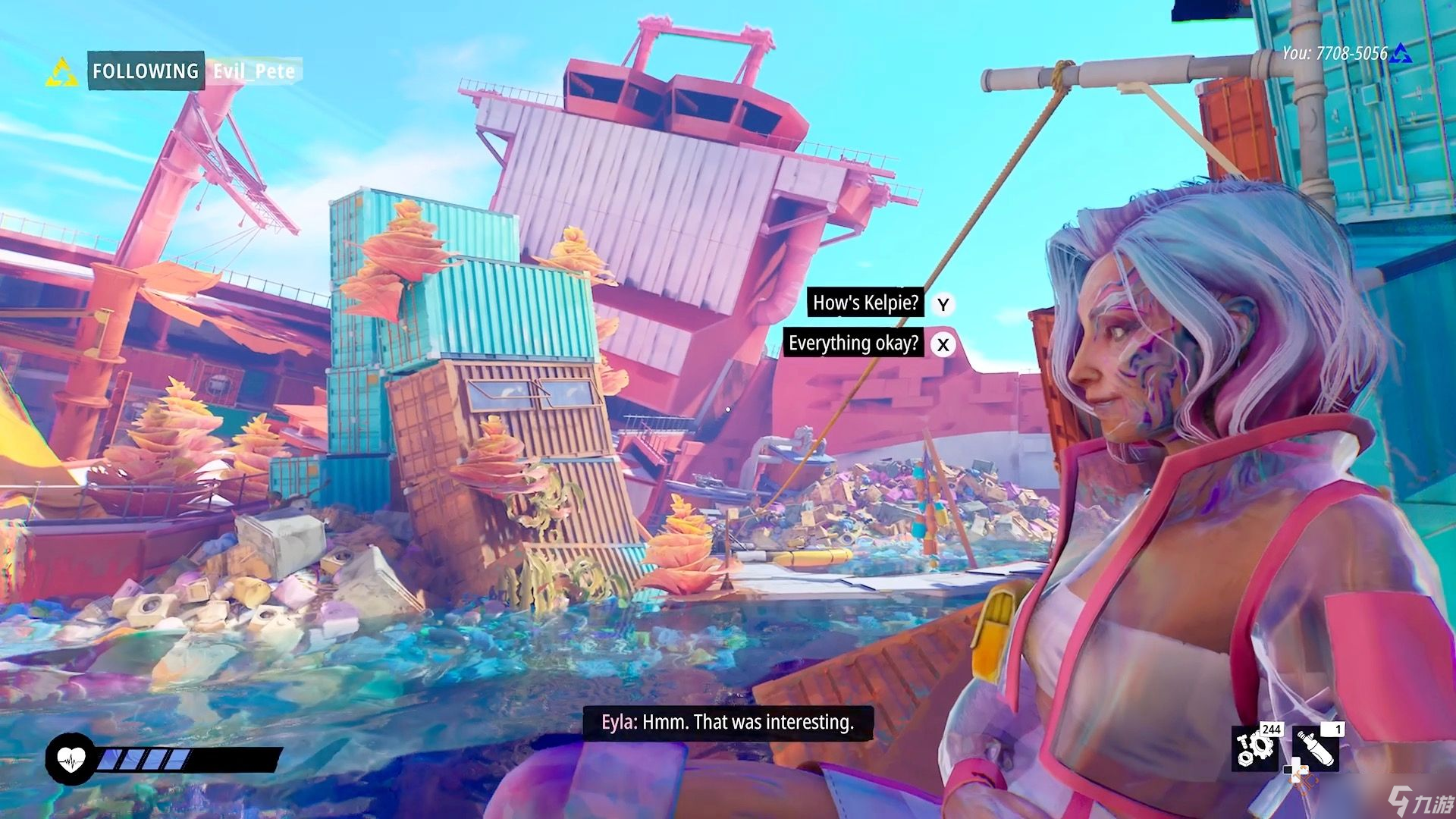
Task: Choose the "How's Kelpie?" dialogue reply
Action: [x=865, y=303]
